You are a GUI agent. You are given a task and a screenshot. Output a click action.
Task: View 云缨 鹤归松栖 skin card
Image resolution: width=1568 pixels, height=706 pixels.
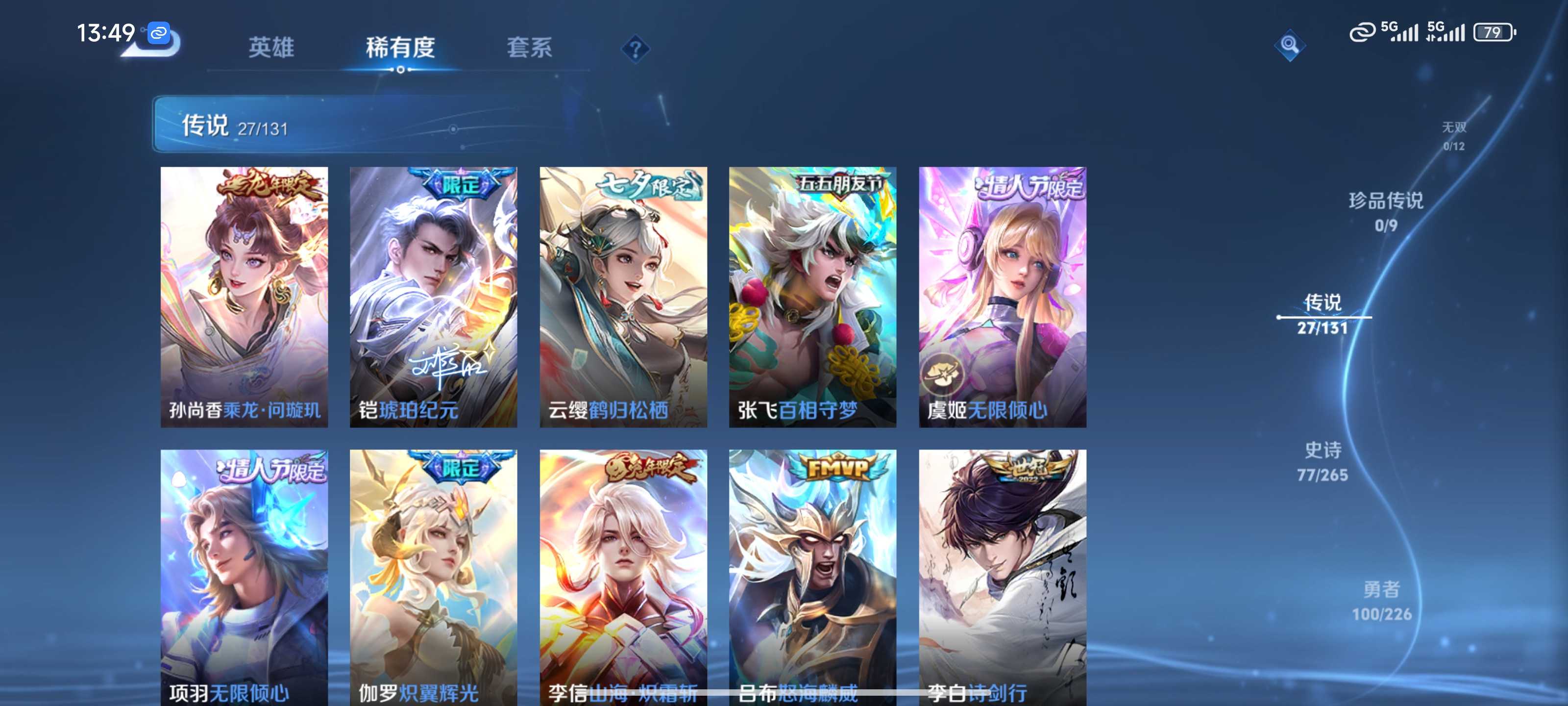[x=623, y=297]
